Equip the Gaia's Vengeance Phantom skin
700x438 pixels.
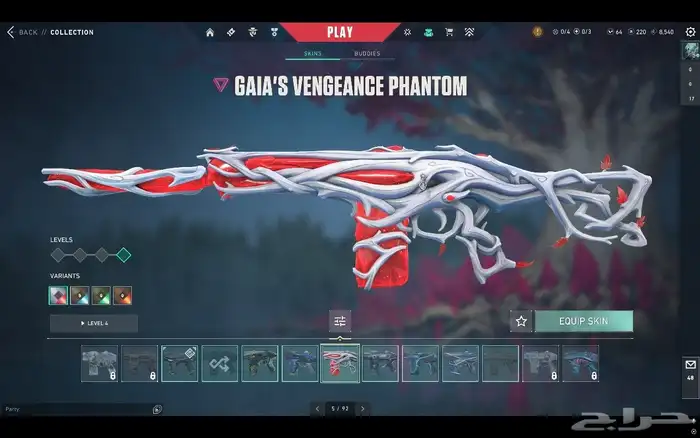tap(583, 321)
